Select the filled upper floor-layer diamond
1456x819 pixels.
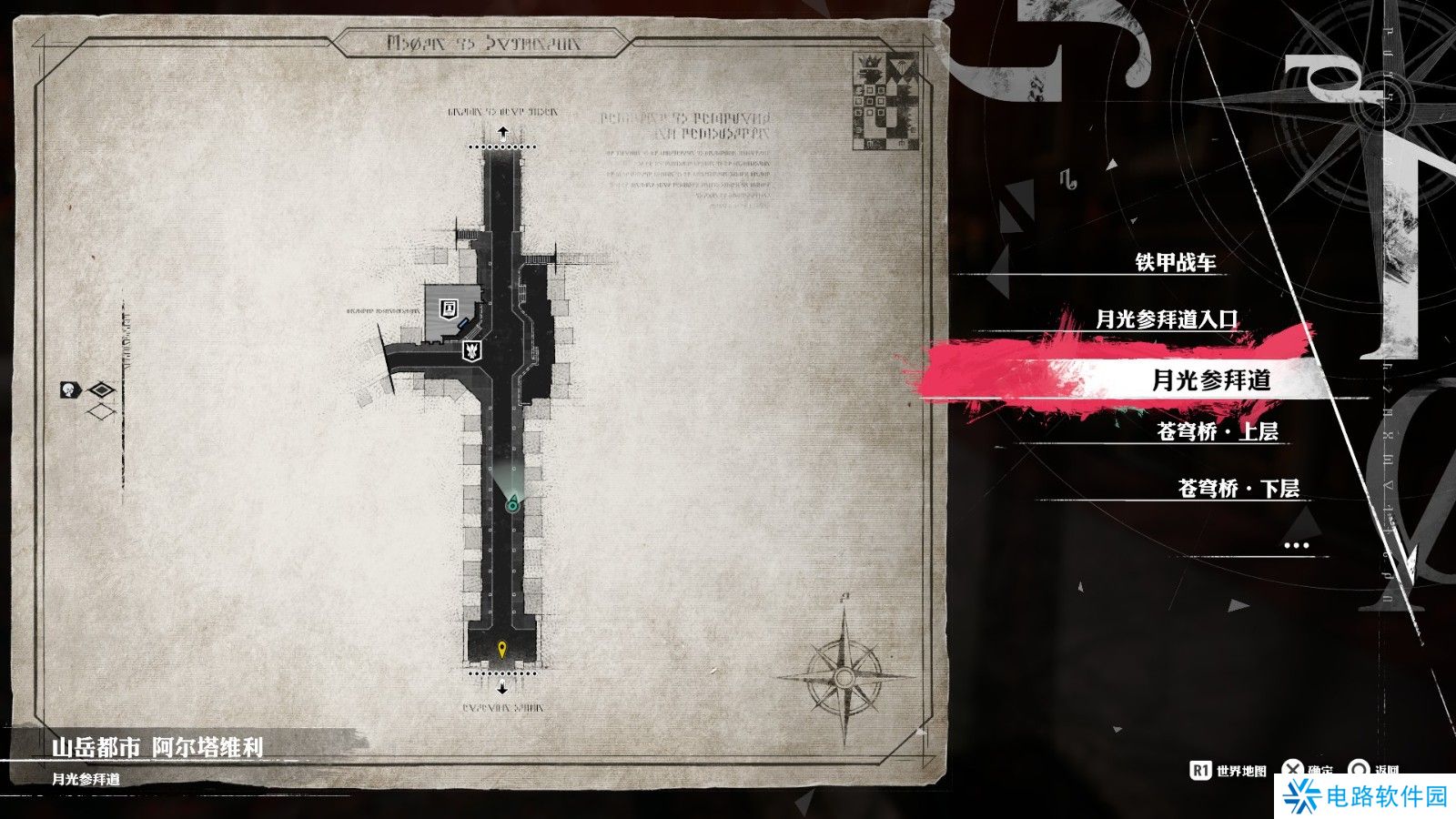coord(101,390)
